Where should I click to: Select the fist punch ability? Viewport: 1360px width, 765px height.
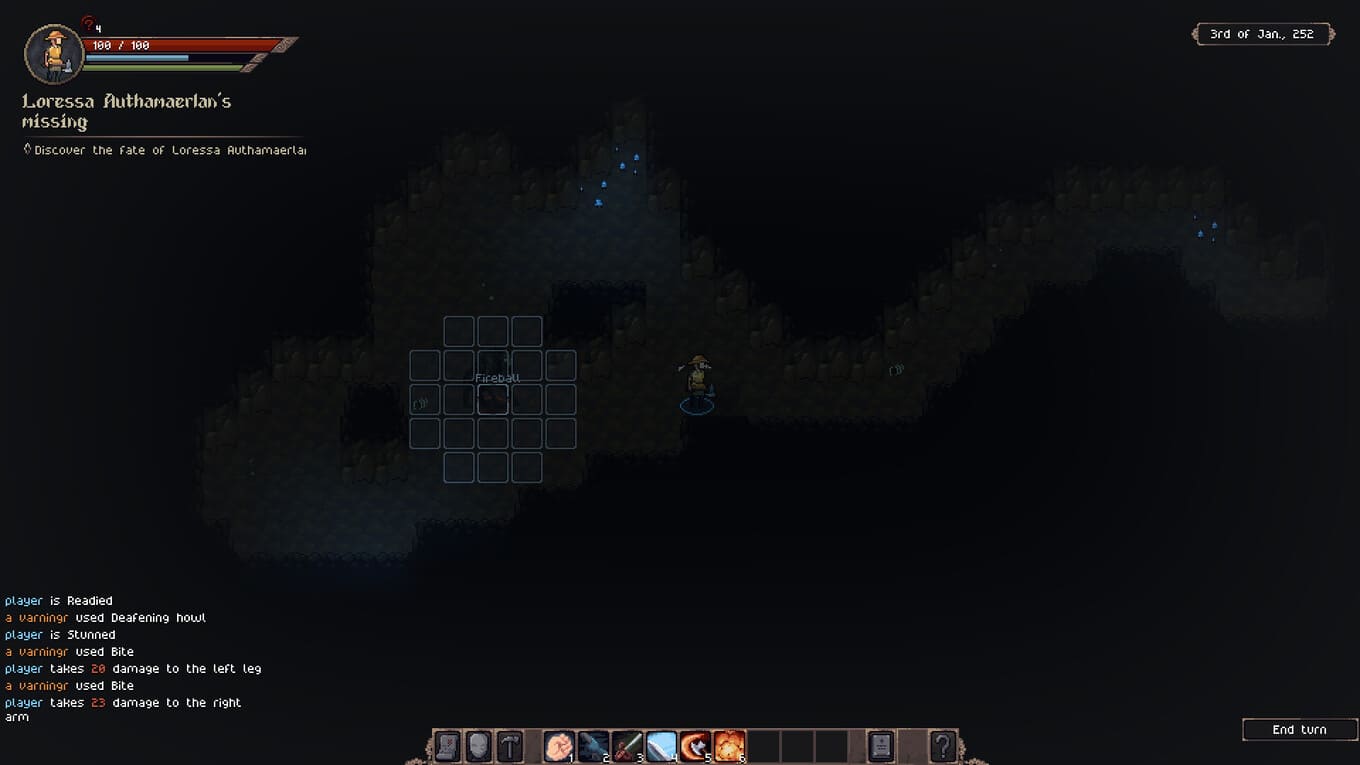[x=559, y=746]
